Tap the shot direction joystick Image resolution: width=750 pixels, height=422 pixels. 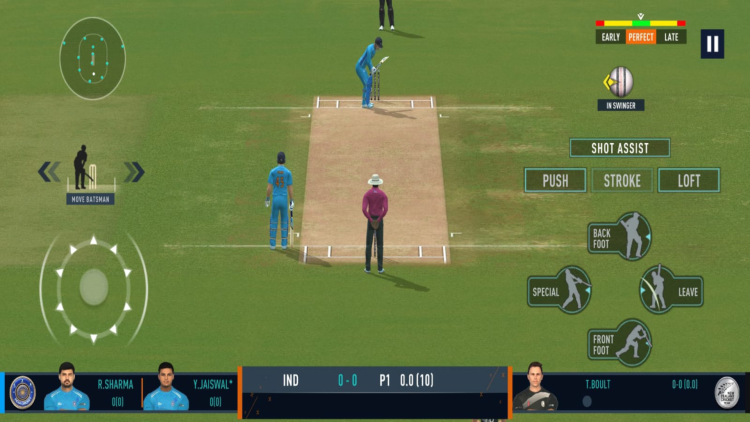point(93,287)
